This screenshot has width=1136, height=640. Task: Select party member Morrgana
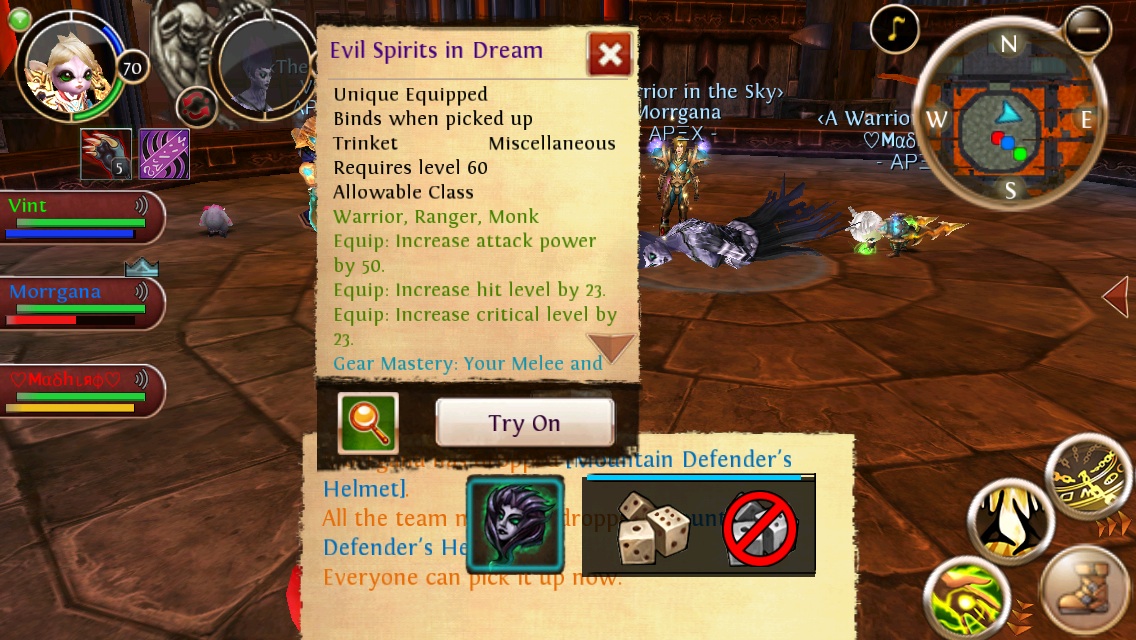80,304
